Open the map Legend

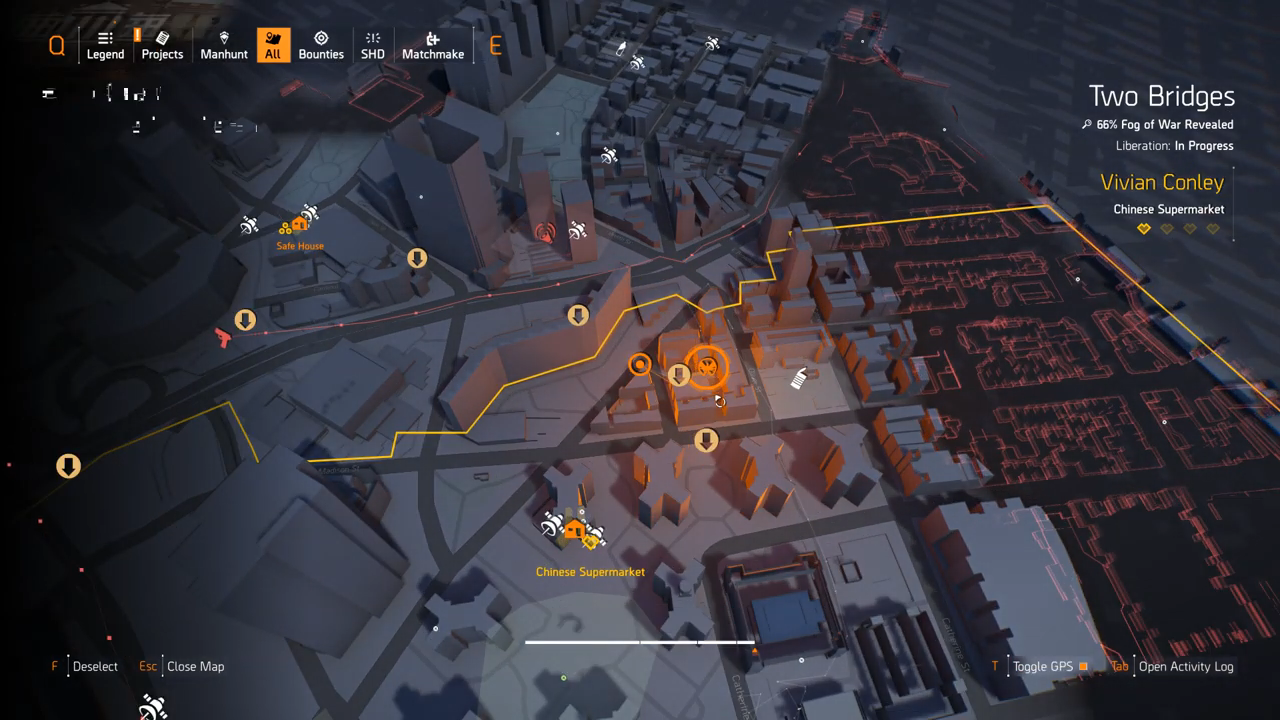[105, 45]
